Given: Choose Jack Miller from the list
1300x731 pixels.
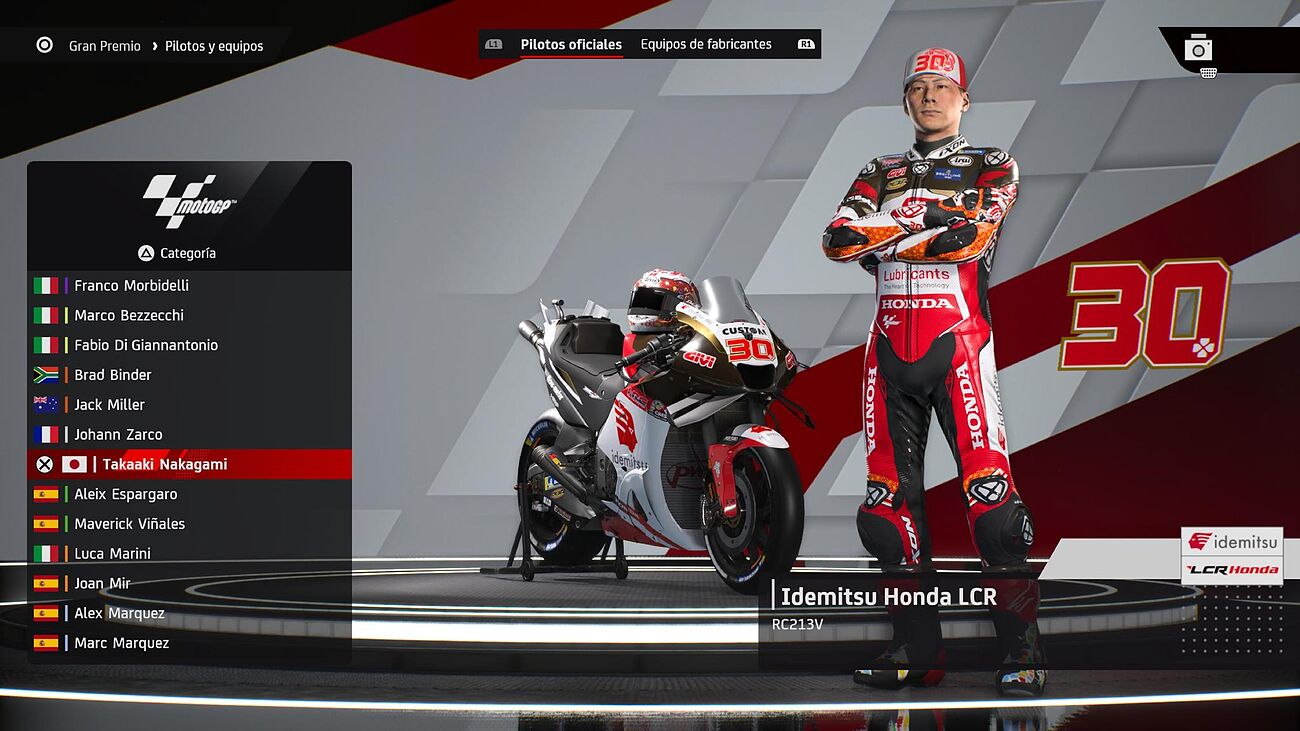Looking at the screenshot, I should [x=110, y=405].
